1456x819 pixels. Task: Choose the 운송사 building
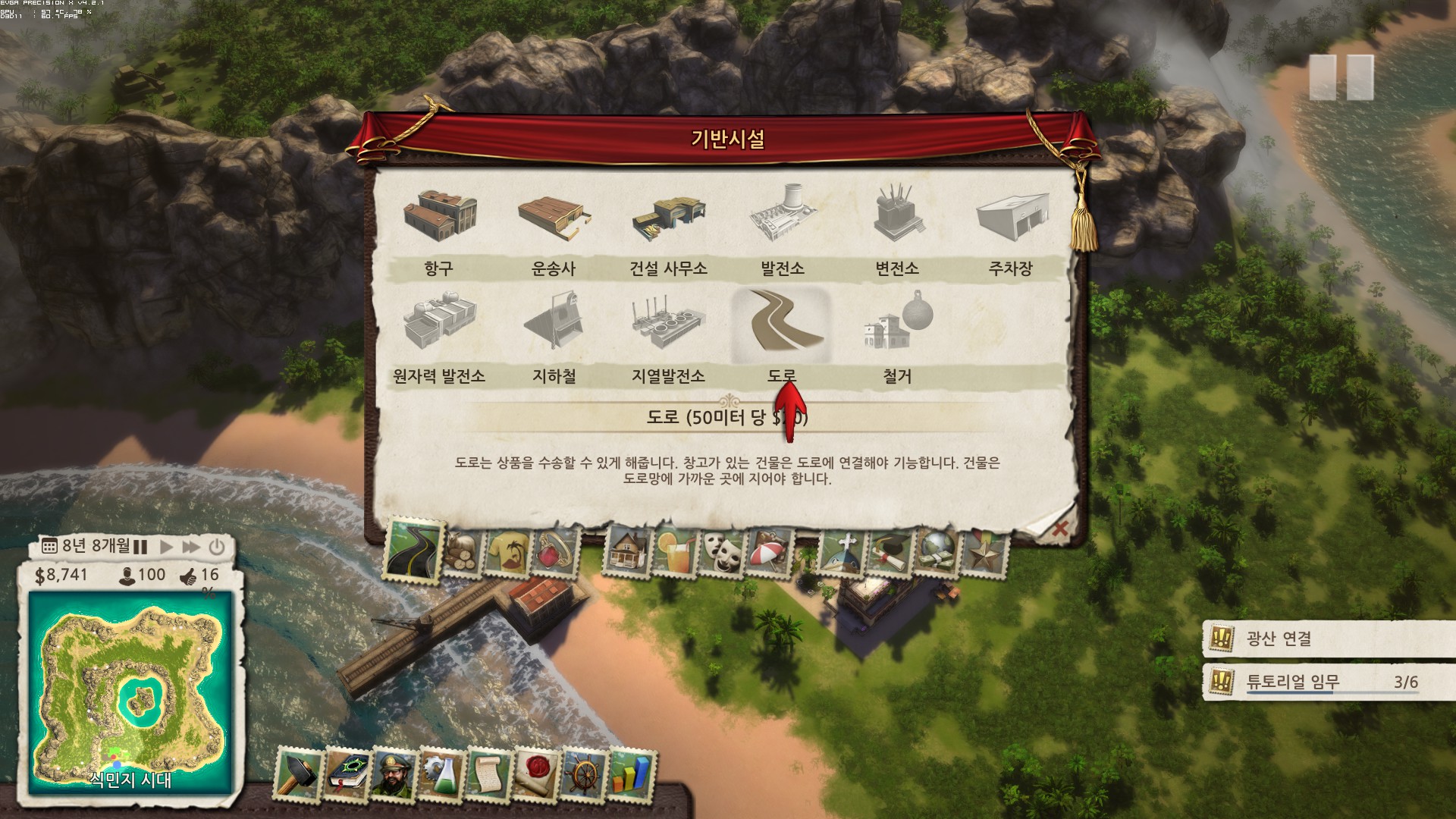tap(554, 216)
